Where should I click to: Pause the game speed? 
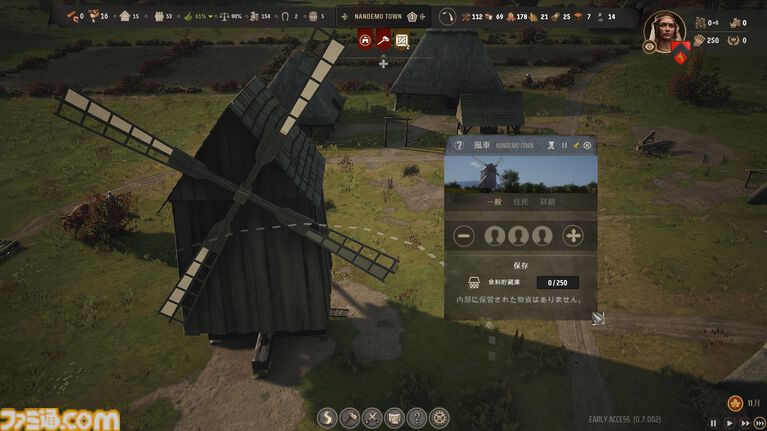713,423
